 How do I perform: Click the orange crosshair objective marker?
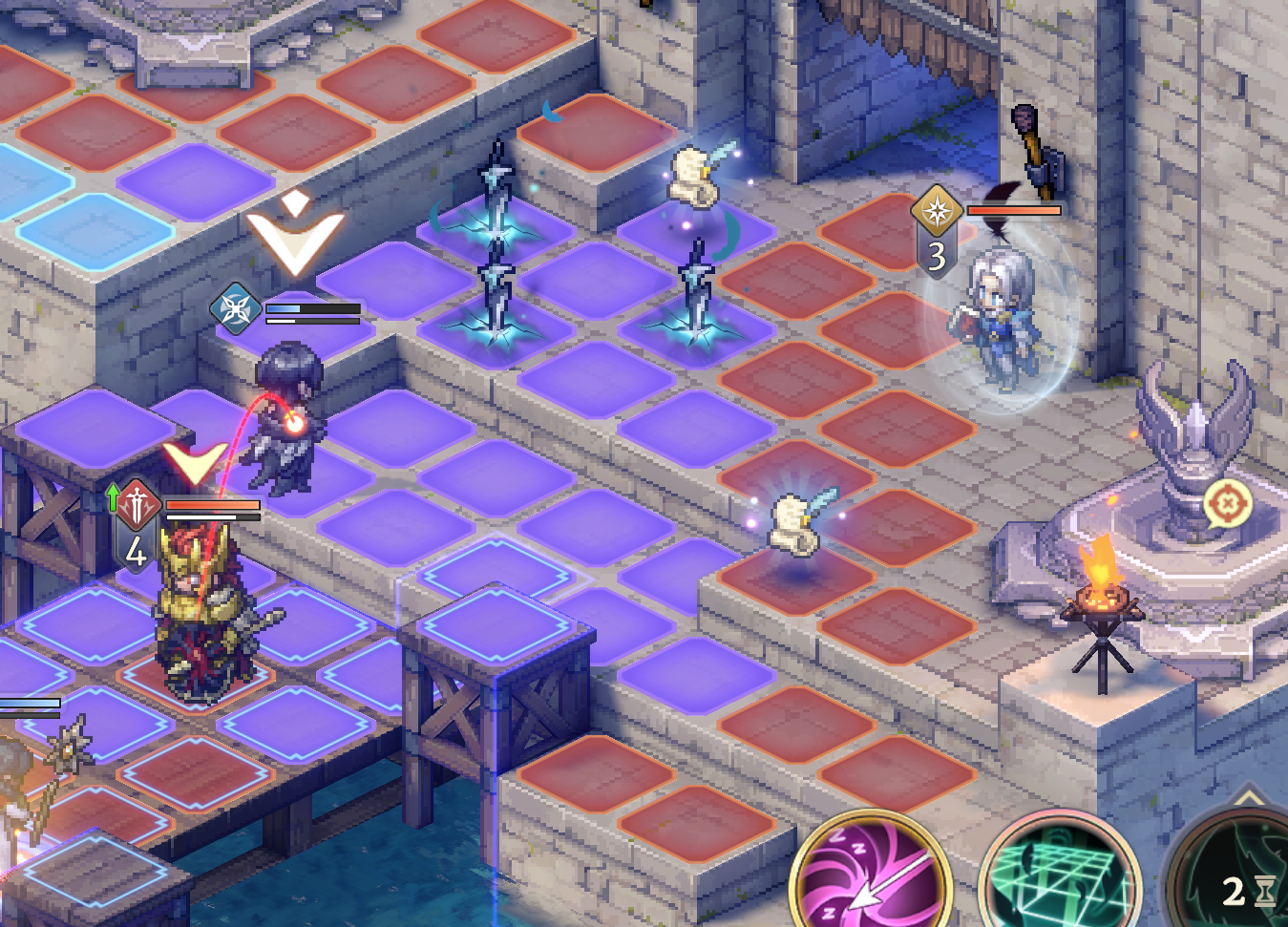tap(1228, 503)
